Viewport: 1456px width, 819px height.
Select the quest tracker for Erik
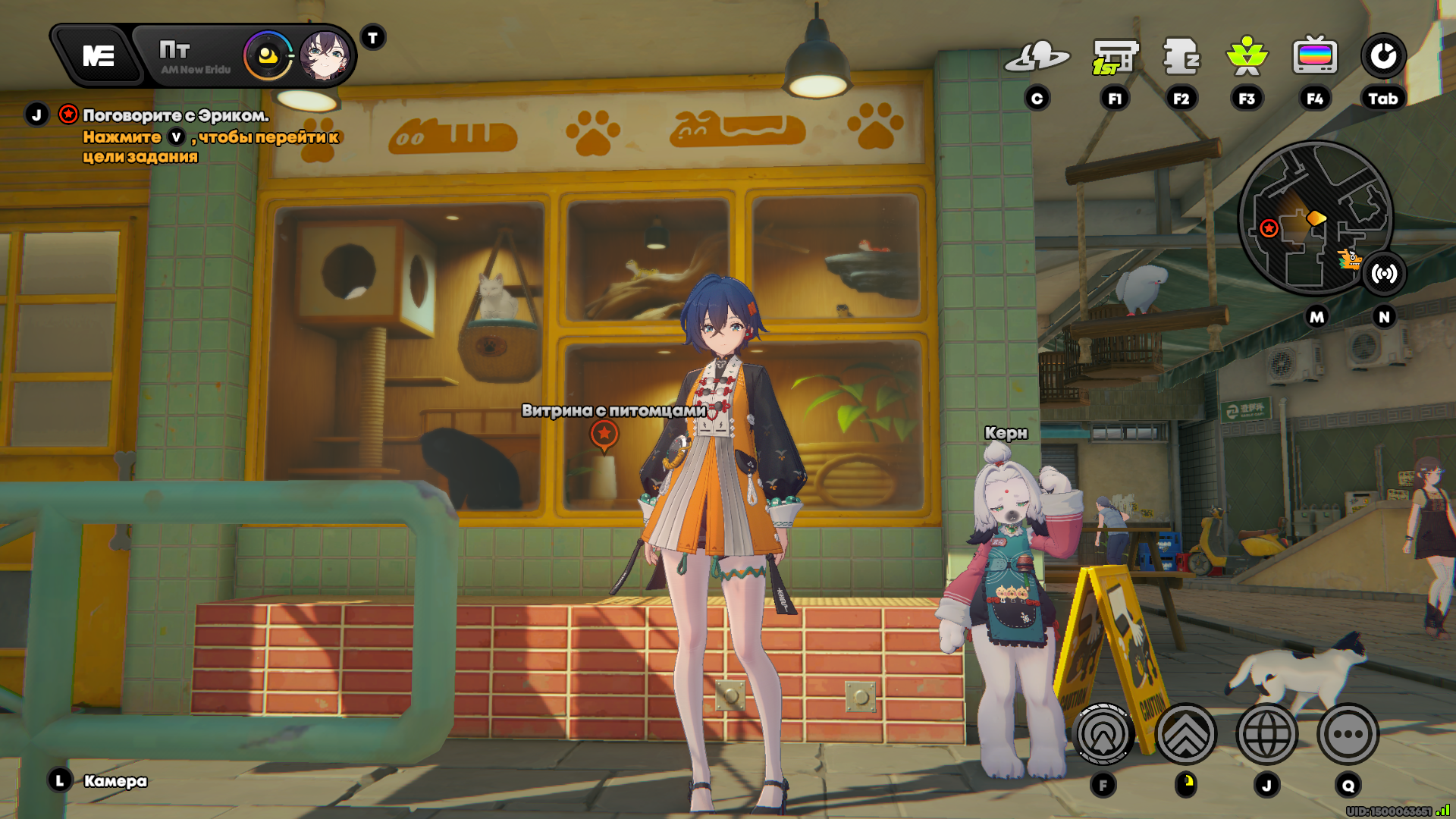[x=175, y=116]
